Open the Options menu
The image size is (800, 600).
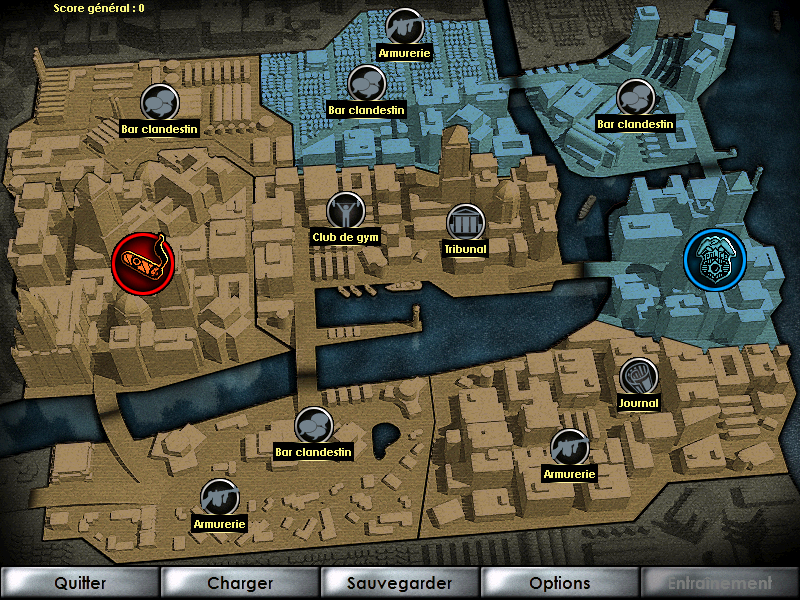(x=560, y=583)
